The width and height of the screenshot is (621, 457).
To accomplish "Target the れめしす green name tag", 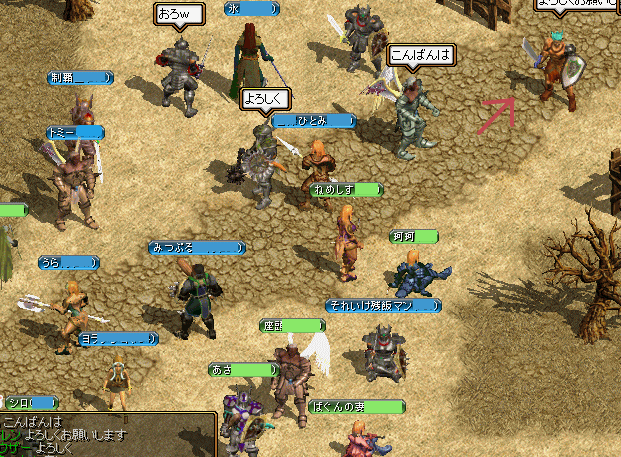I will [346, 189].
